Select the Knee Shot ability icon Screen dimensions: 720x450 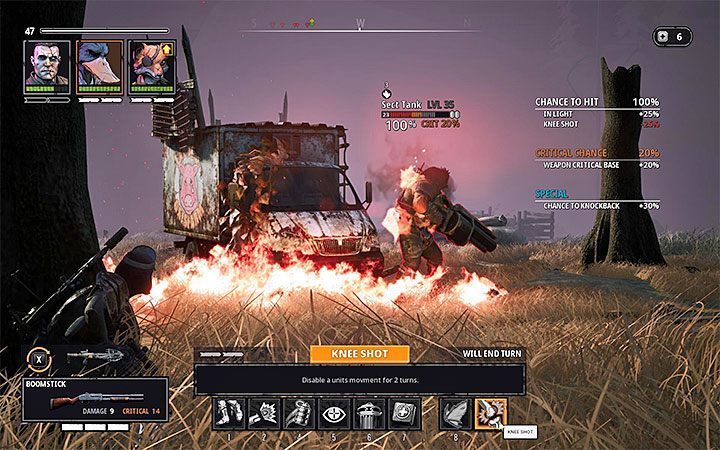(490, 413)
